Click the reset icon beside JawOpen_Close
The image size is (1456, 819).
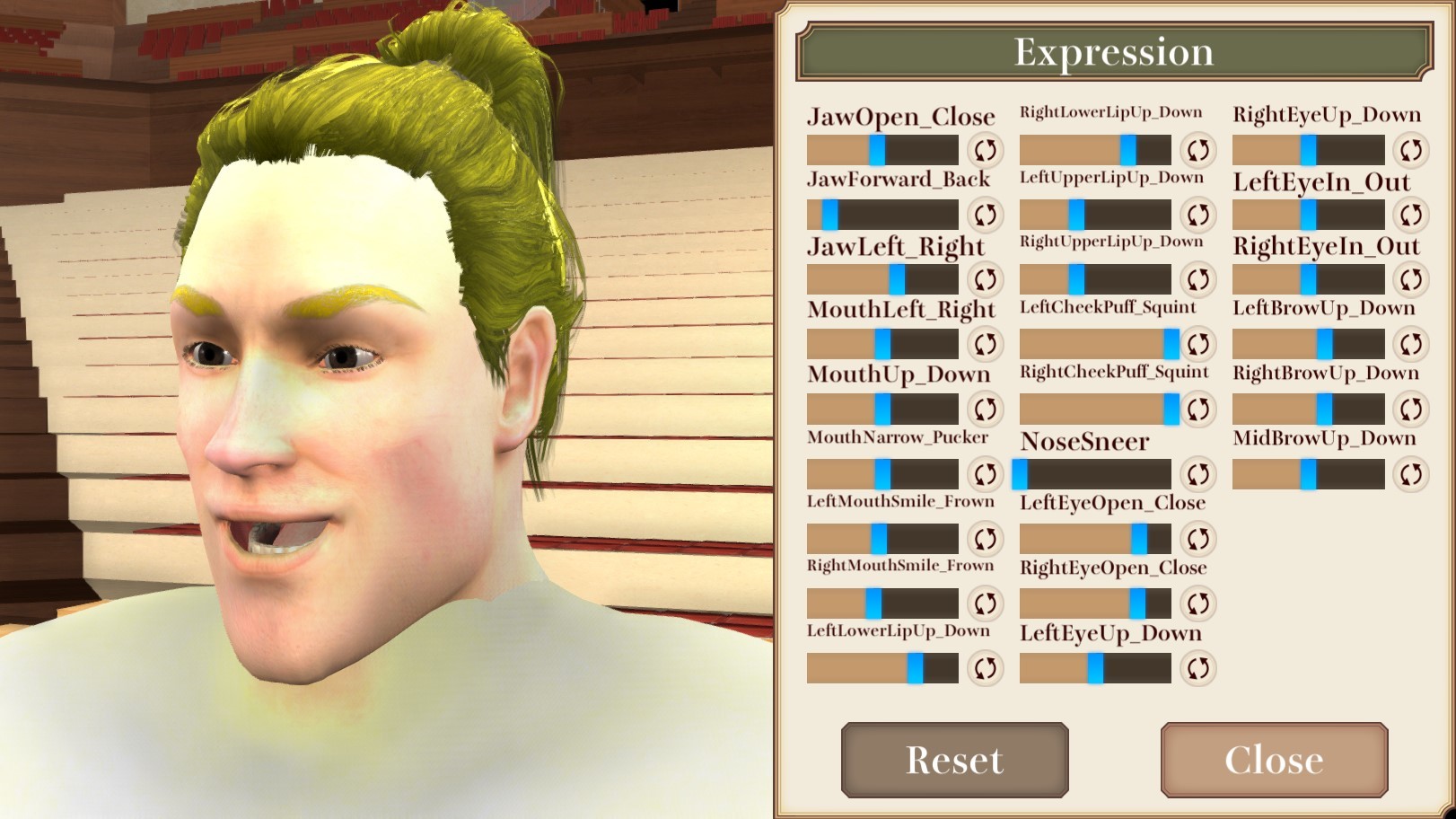tap(984, 150)
